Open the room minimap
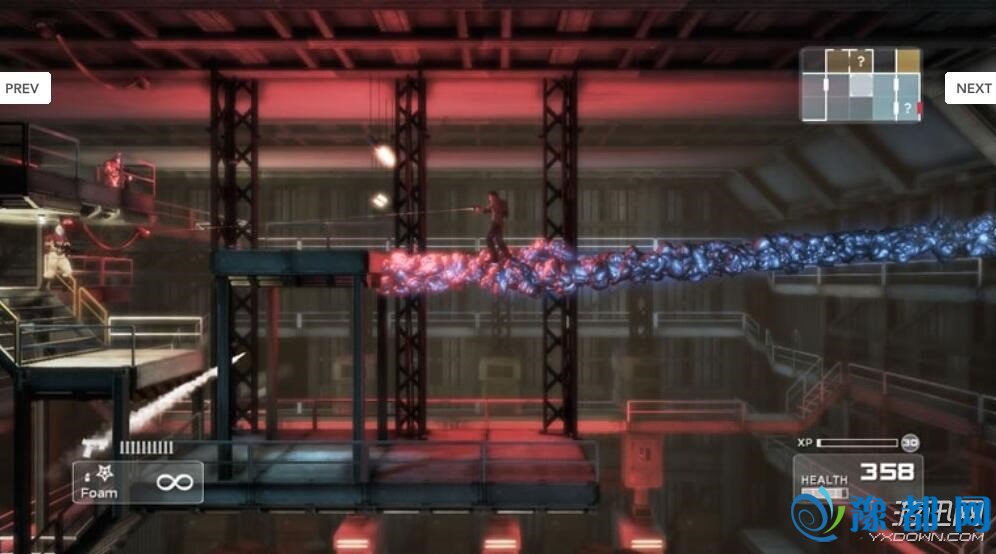The image size is (996, 554). point(860,85)
